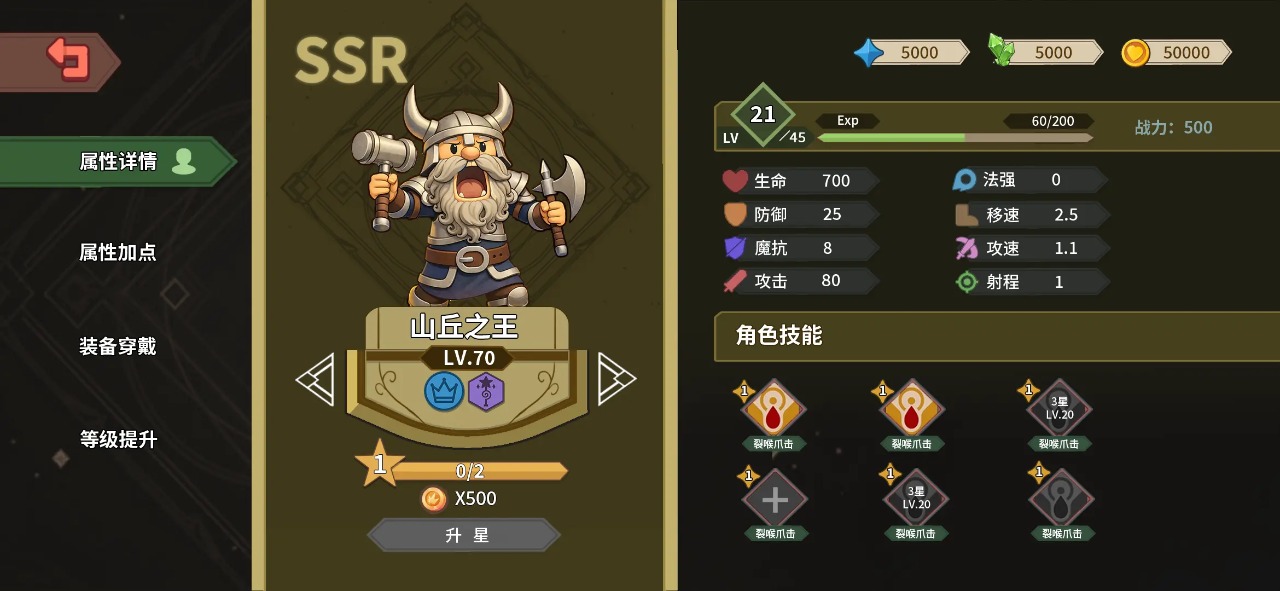Image resolution: width=1280 pixels, height=591 pixels.
Task: Click the gold coin currency counter
Action: 1177,53
